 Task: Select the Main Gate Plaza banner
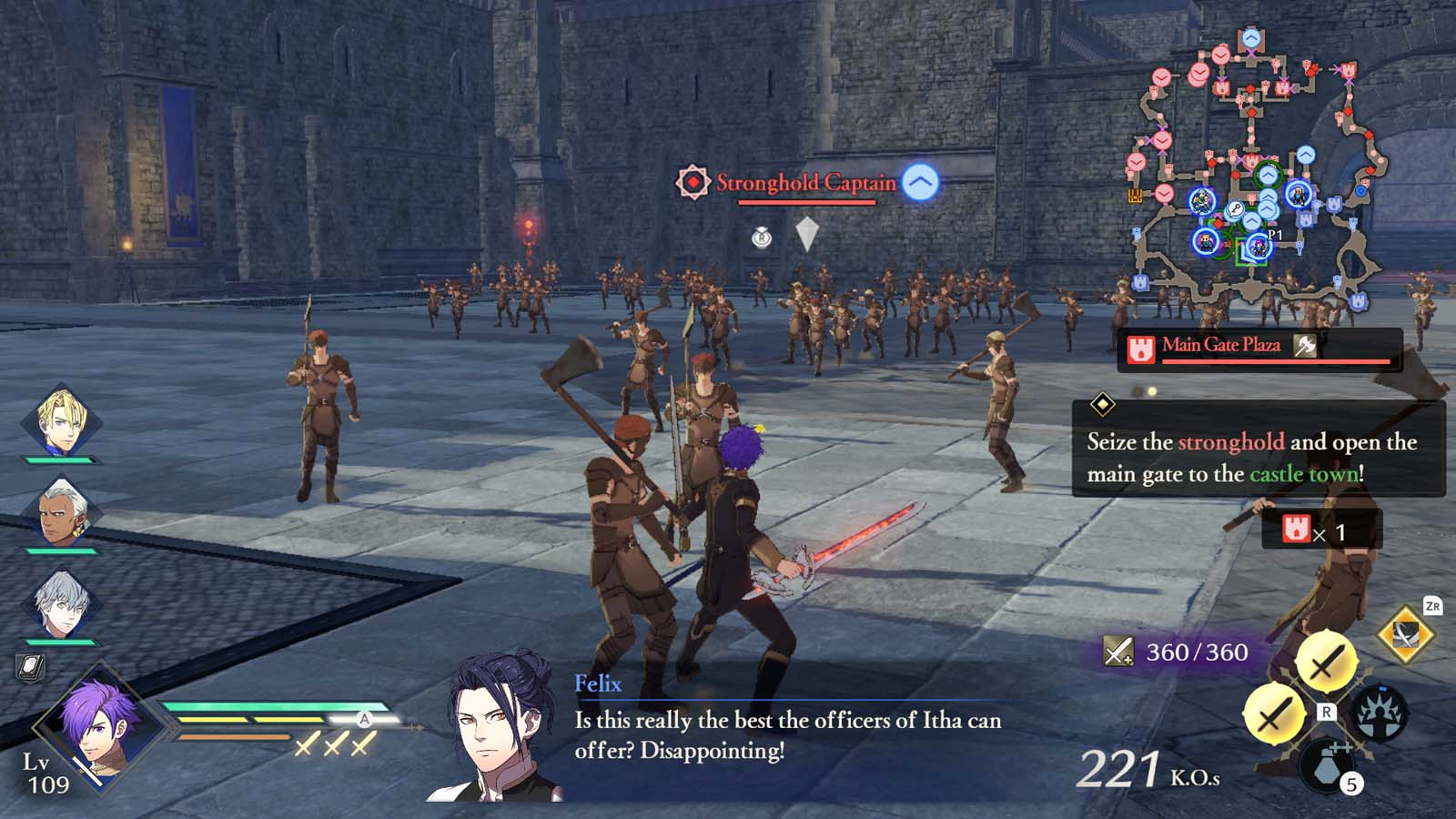1224,346
